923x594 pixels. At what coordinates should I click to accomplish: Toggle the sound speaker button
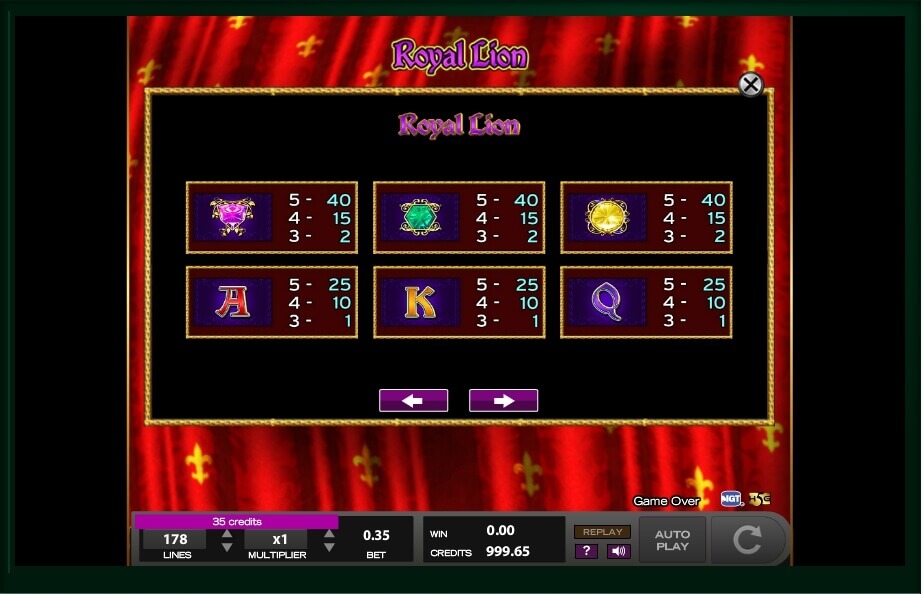coord(618,551)
